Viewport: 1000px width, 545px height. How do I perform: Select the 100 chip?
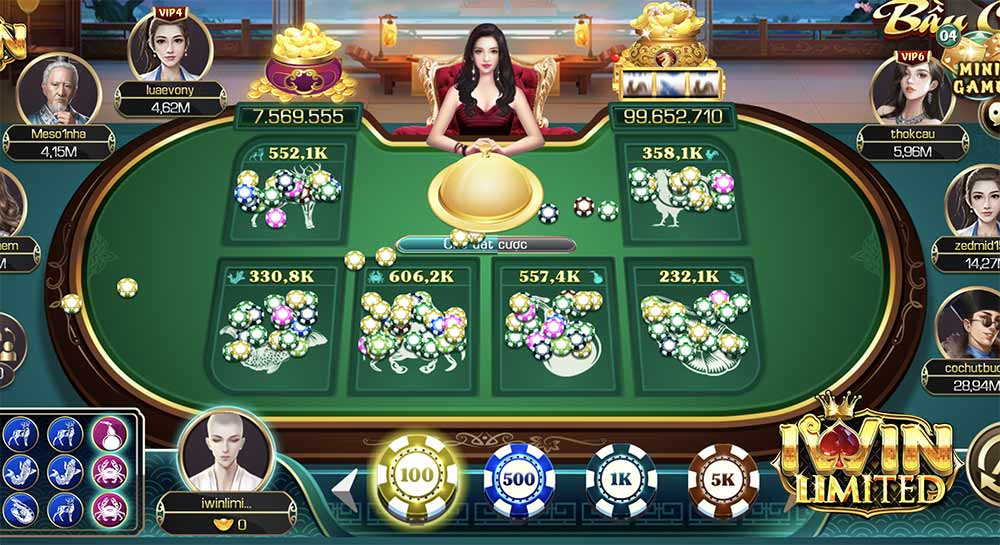tap(415, 478)
